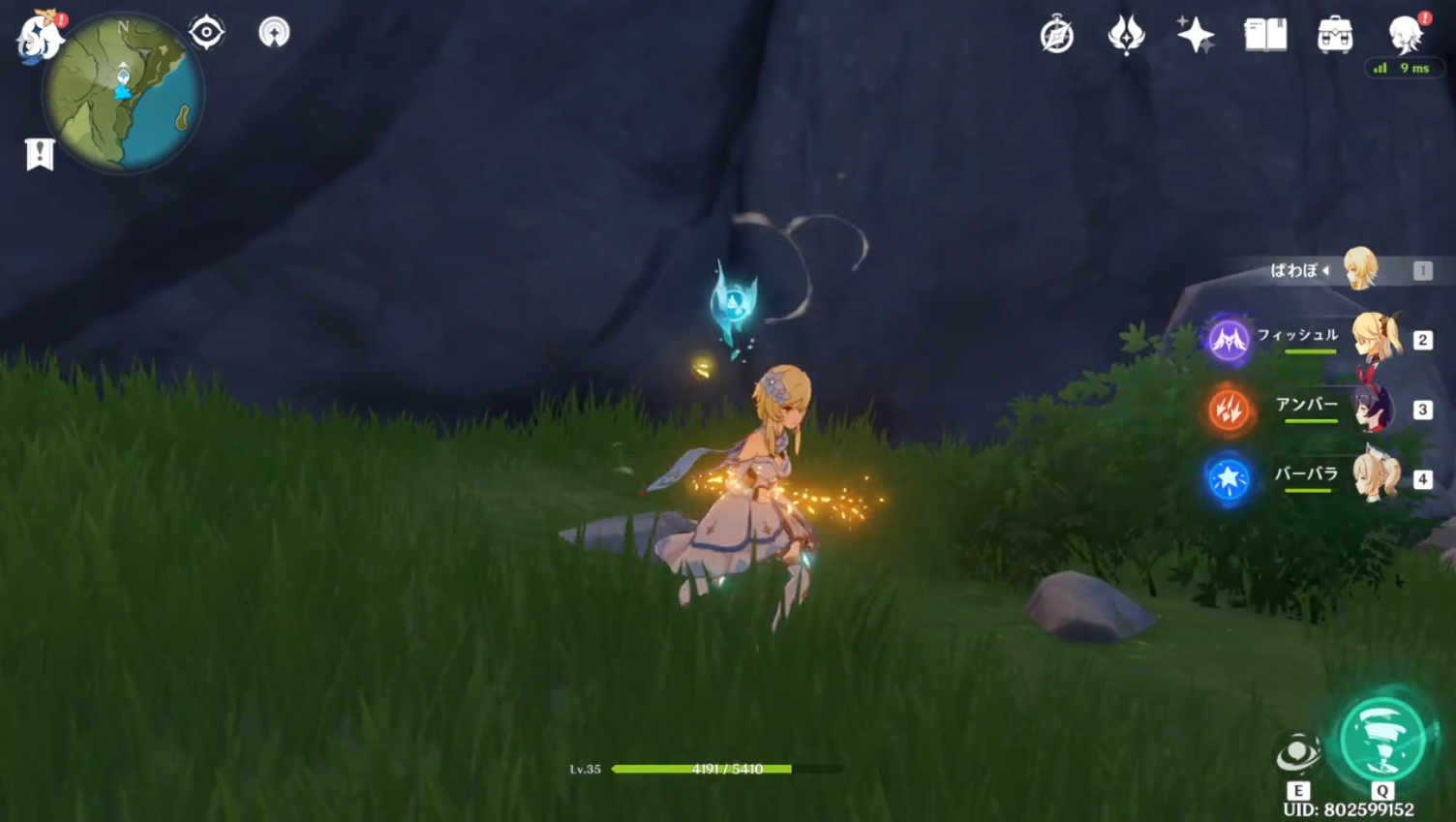Open the quest log exclamation bookmark
The image size is (1456, 822).
click(x=40, y=153)
